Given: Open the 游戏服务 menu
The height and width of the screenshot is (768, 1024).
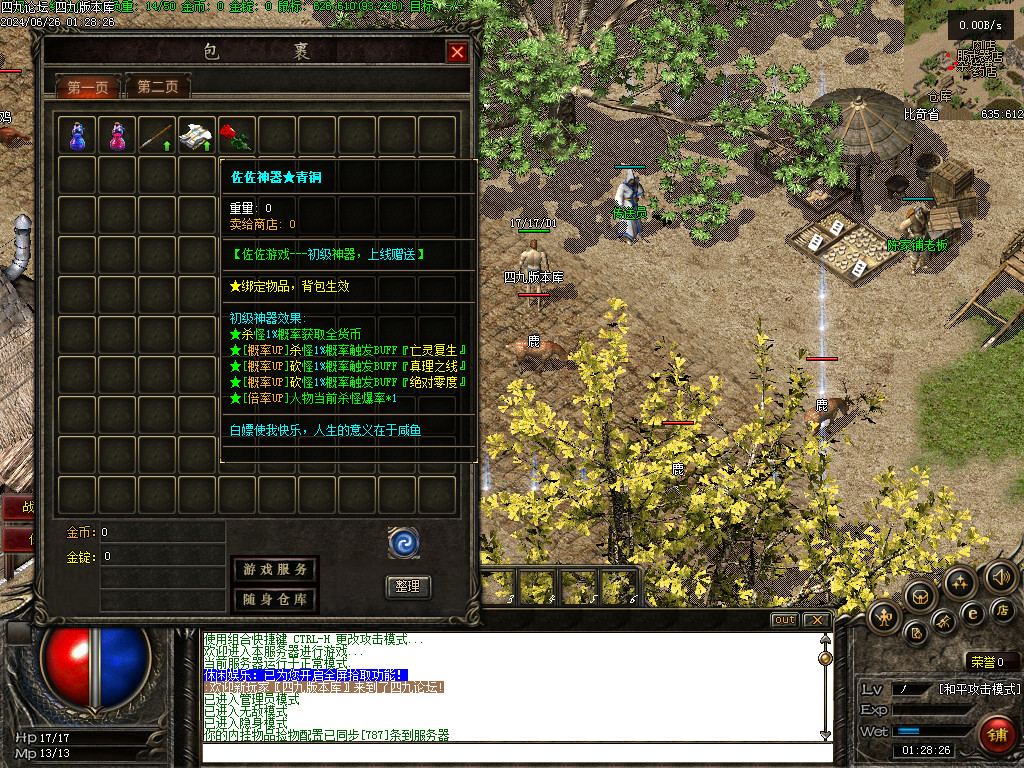Looking at the screenshot, I should click(275, 569).
